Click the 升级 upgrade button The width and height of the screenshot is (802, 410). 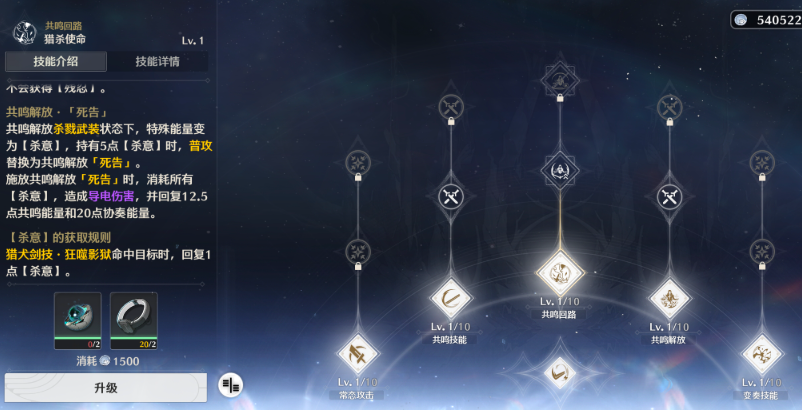106,387
